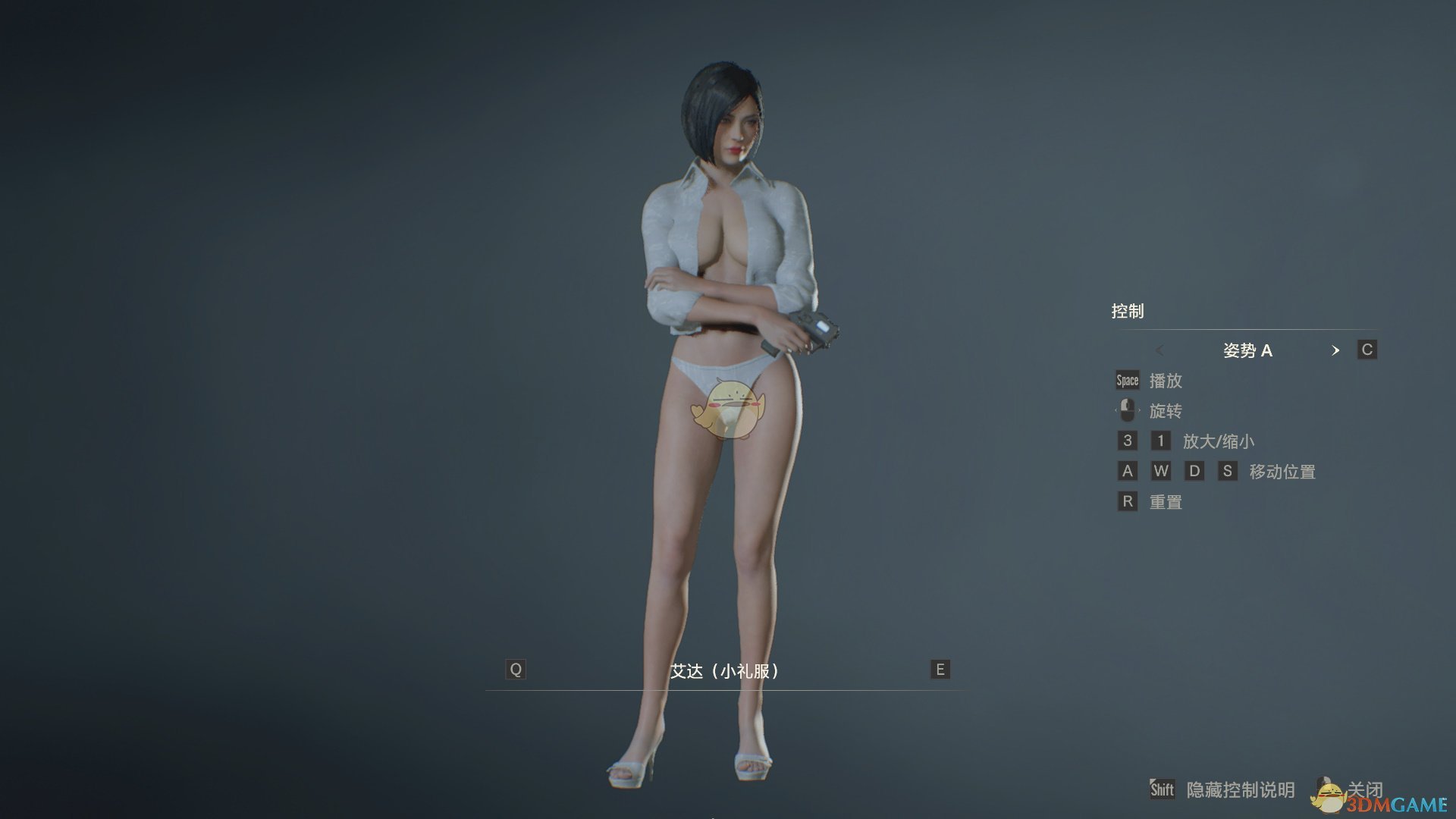Screen dimensions: 1456x819
Task: Click the Shift key icon near 隐藏控制说明
Action: (1162, 789)
